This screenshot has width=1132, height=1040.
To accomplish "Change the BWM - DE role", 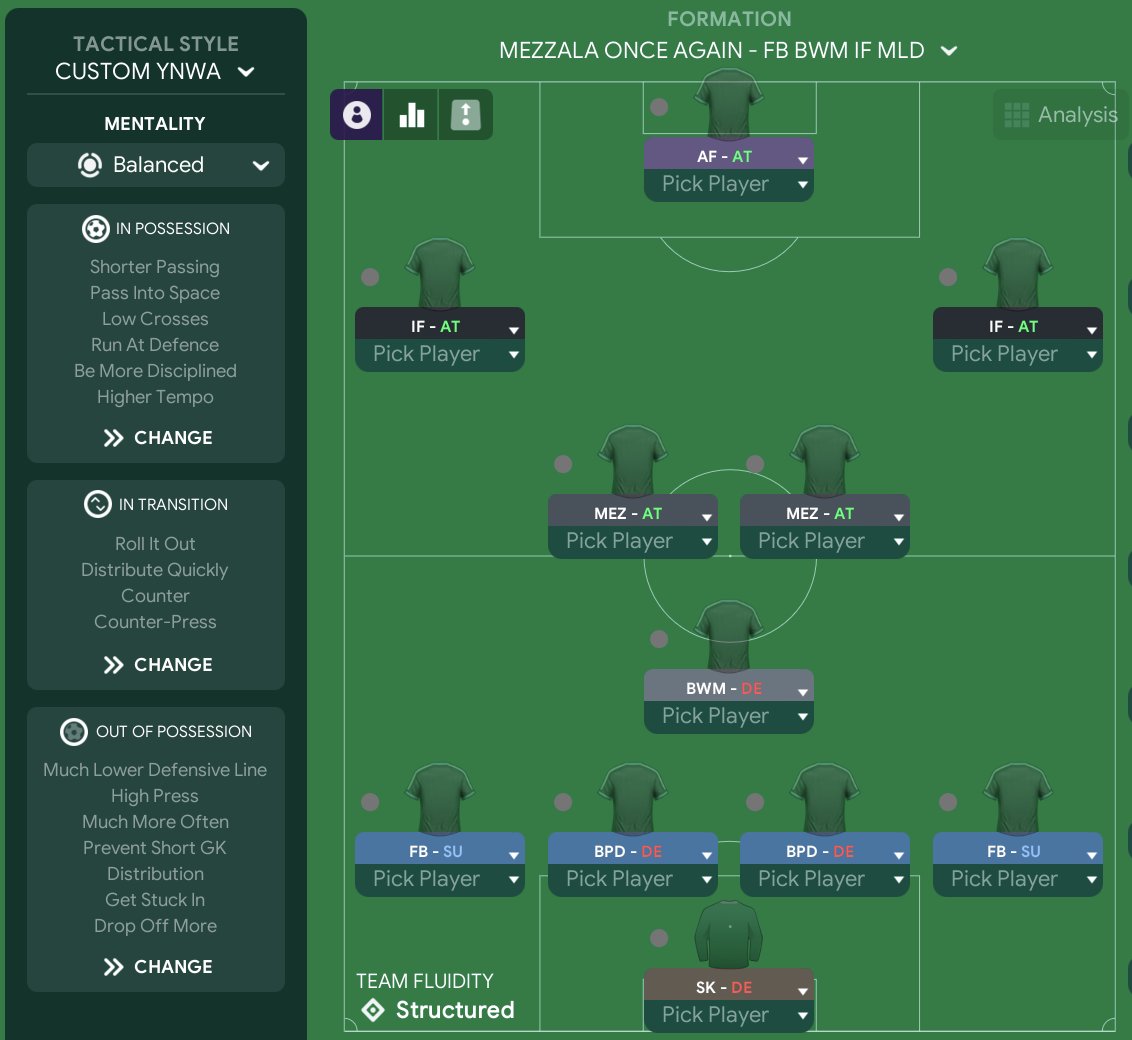I will [728, 689].
